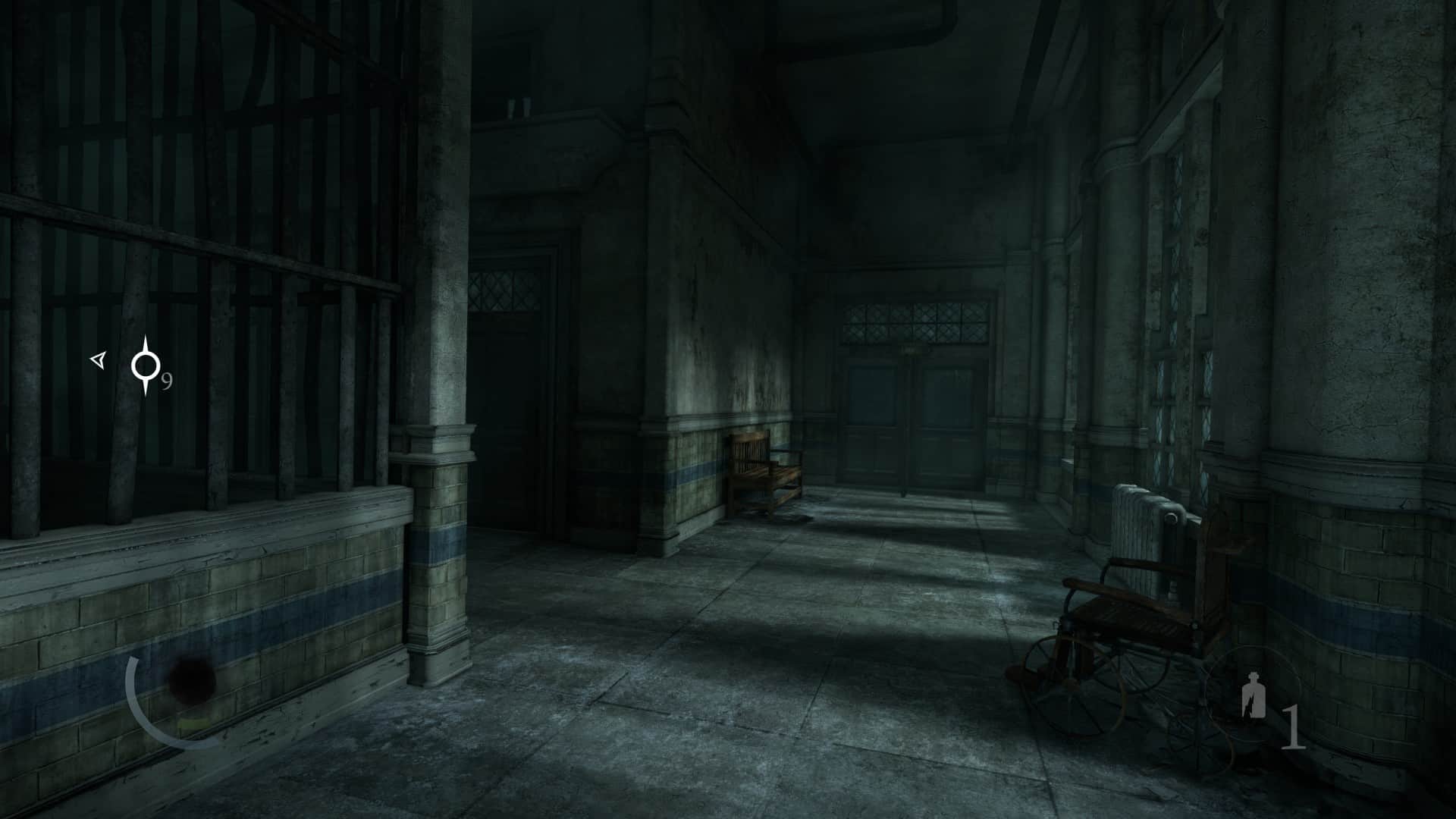Viewport: 1456px width, 819px height.
Task: Click the objective waypoint marker icon
Action: tap(145, 366)
